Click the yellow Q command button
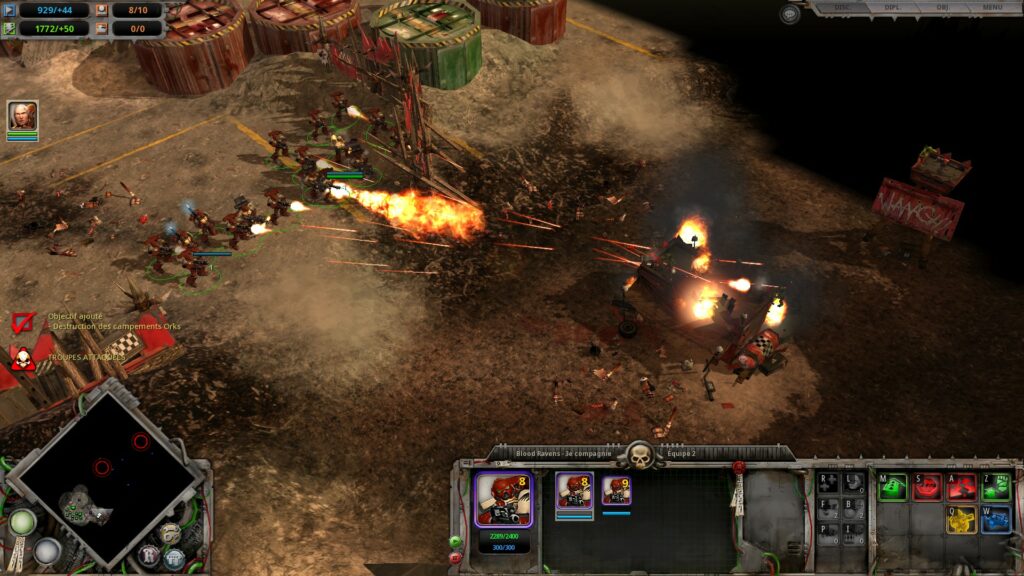The width and height of the screenshot is (1024, 576). [x=962, y=519]
